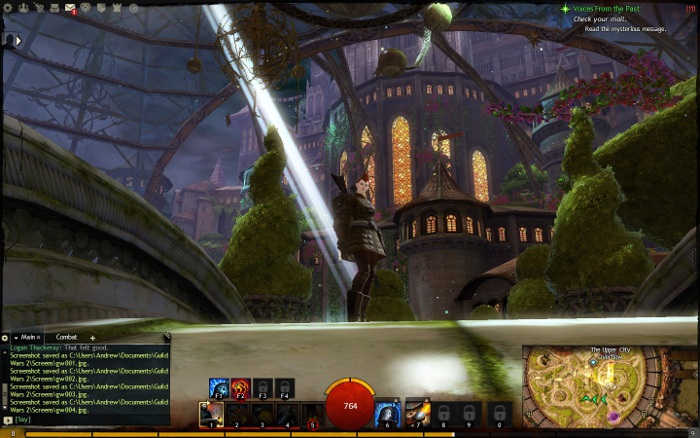700x438 pixels.
Task: Click the help question mark icon
Action: pyautogui.click(x=133, y=8)
